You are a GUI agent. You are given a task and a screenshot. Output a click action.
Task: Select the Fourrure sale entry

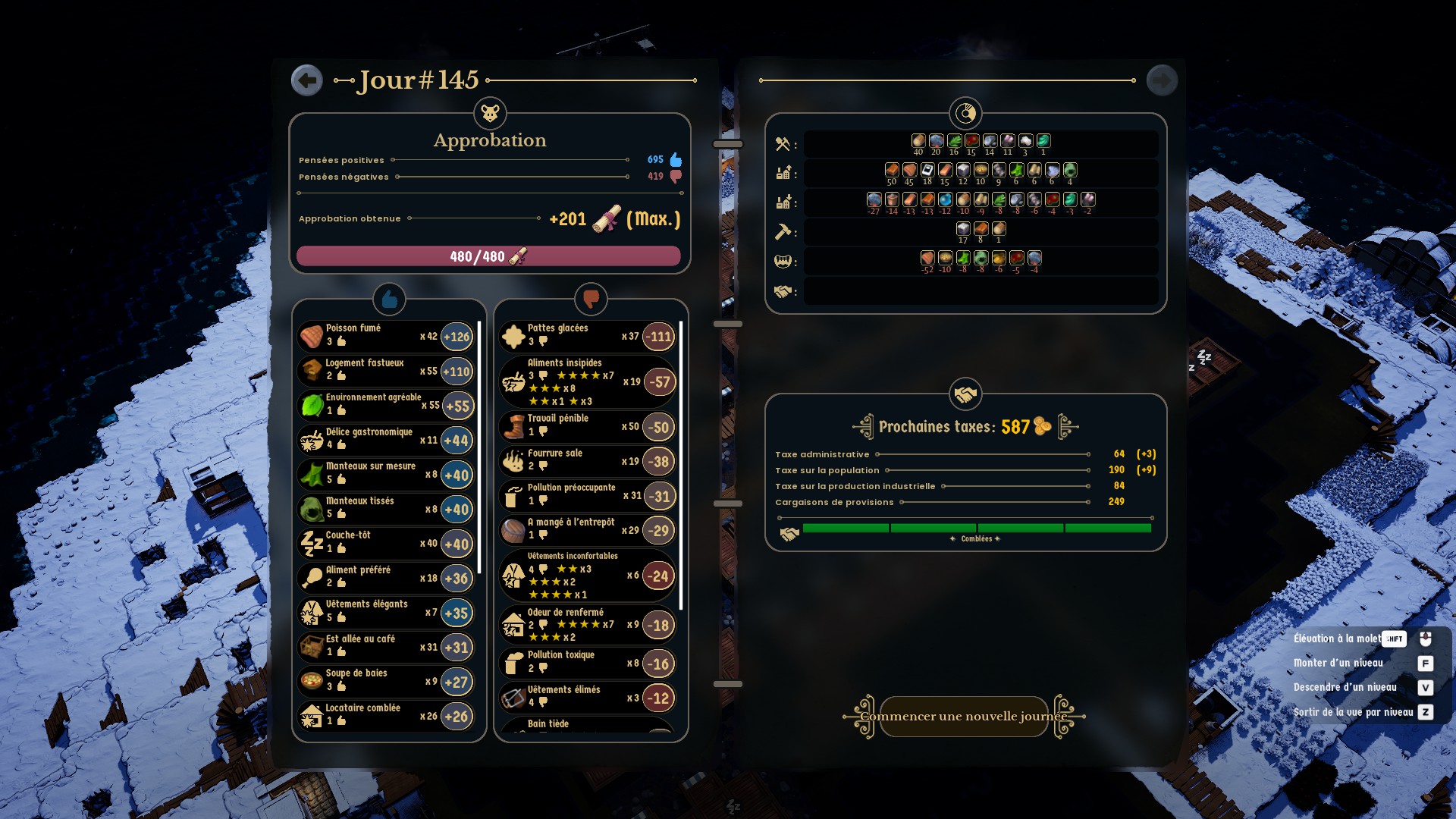pos(587,461)
